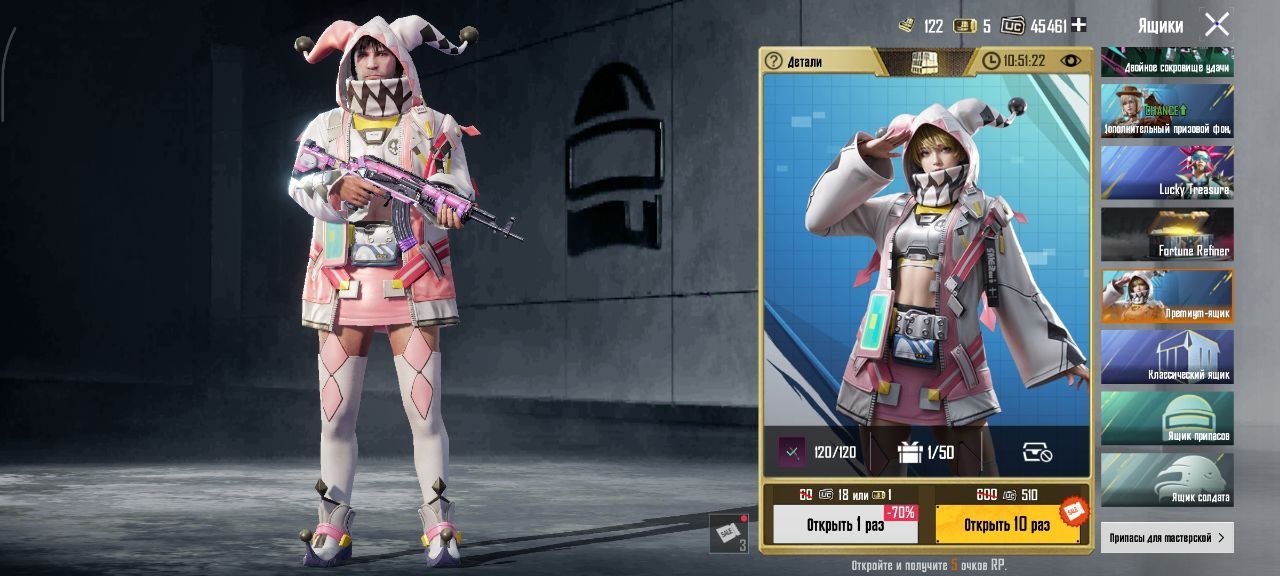Open the Детали help info
1280x576 pixels.
773,61
